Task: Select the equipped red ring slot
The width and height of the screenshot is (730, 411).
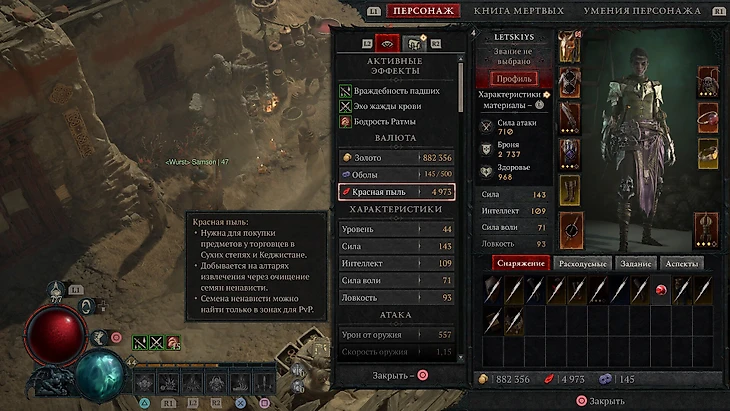Action: [x=708, y=118]
